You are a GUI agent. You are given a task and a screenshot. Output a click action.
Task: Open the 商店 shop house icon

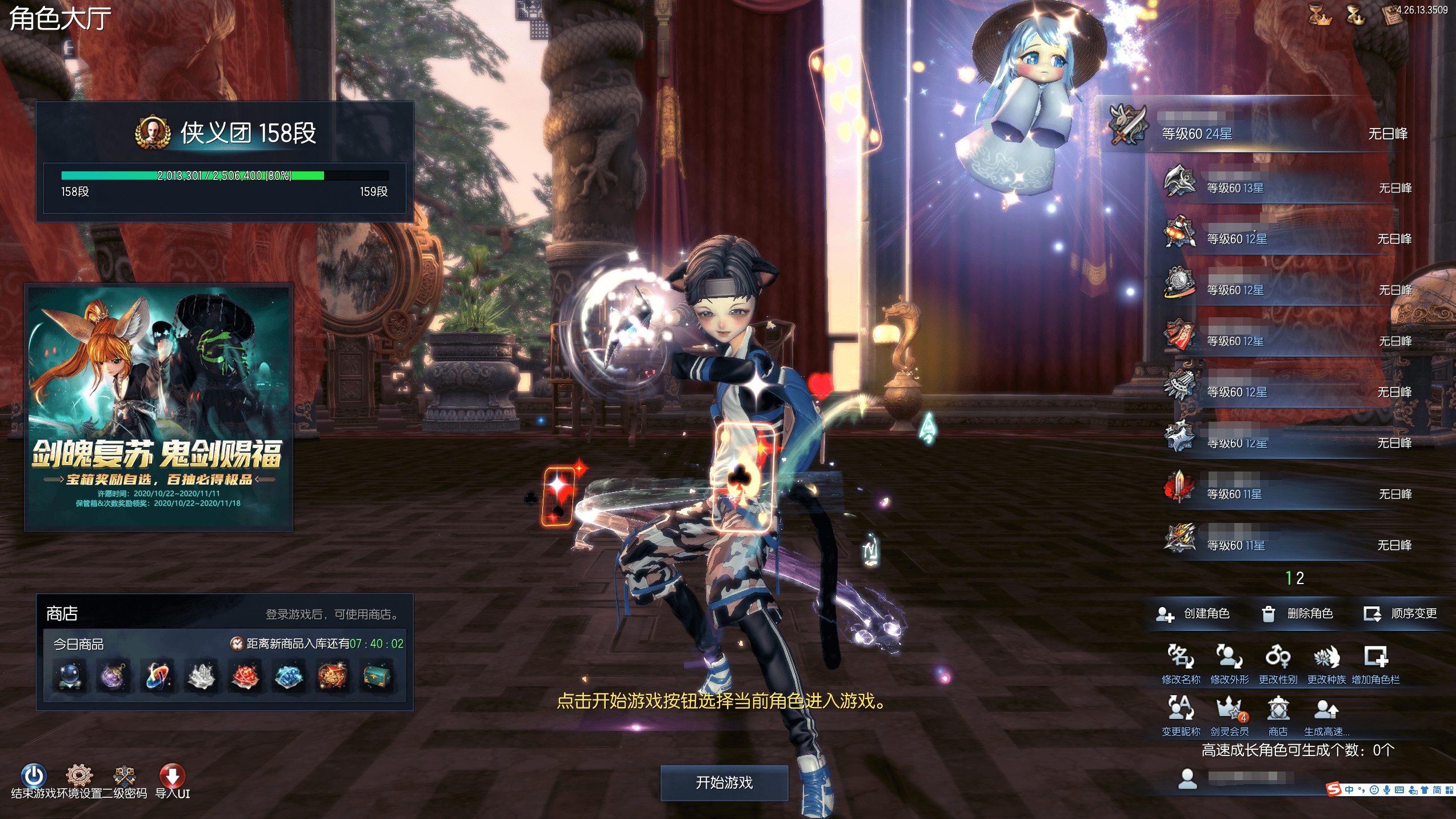1278,709
